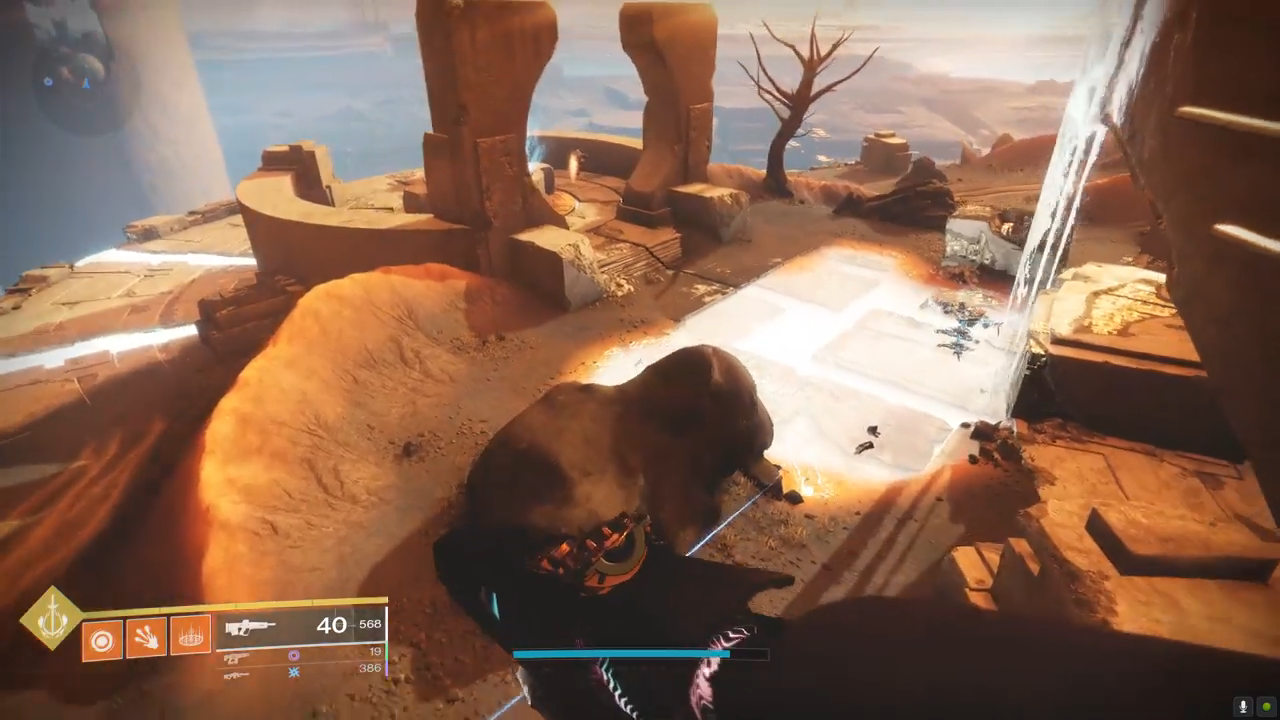Use the spiked-ring class ability icon

pyautogui.click(x=190, y=635)
